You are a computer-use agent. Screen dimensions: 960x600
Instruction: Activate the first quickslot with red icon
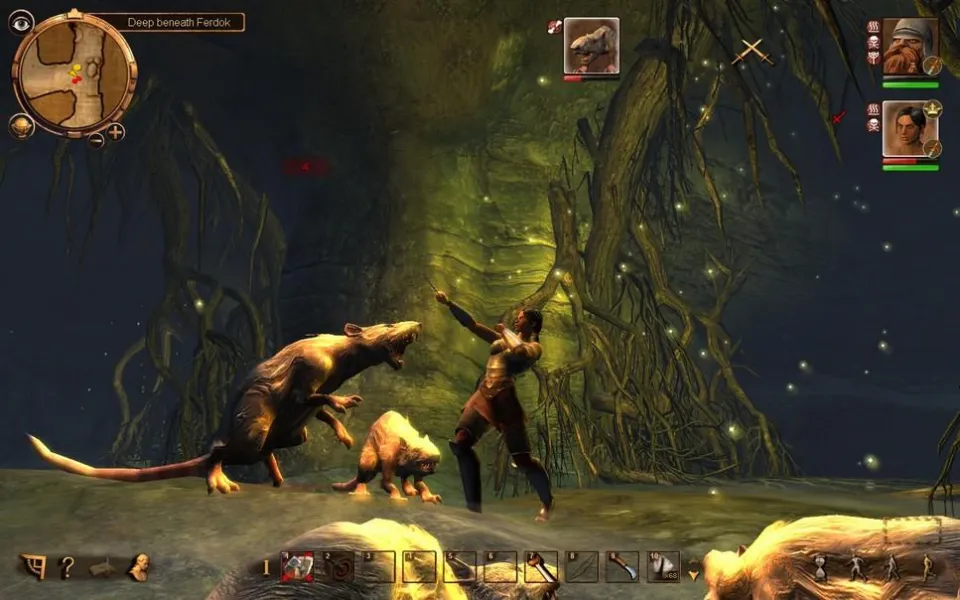click(x=297, y=567)
